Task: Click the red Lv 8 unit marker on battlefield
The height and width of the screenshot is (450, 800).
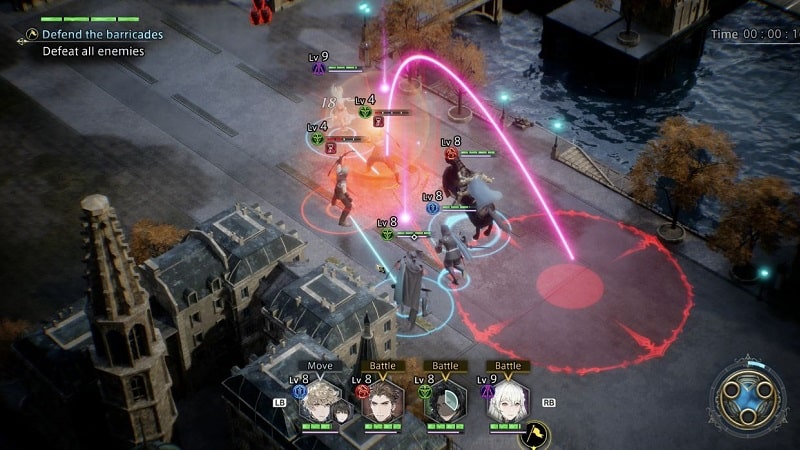Action: [450, 154]
